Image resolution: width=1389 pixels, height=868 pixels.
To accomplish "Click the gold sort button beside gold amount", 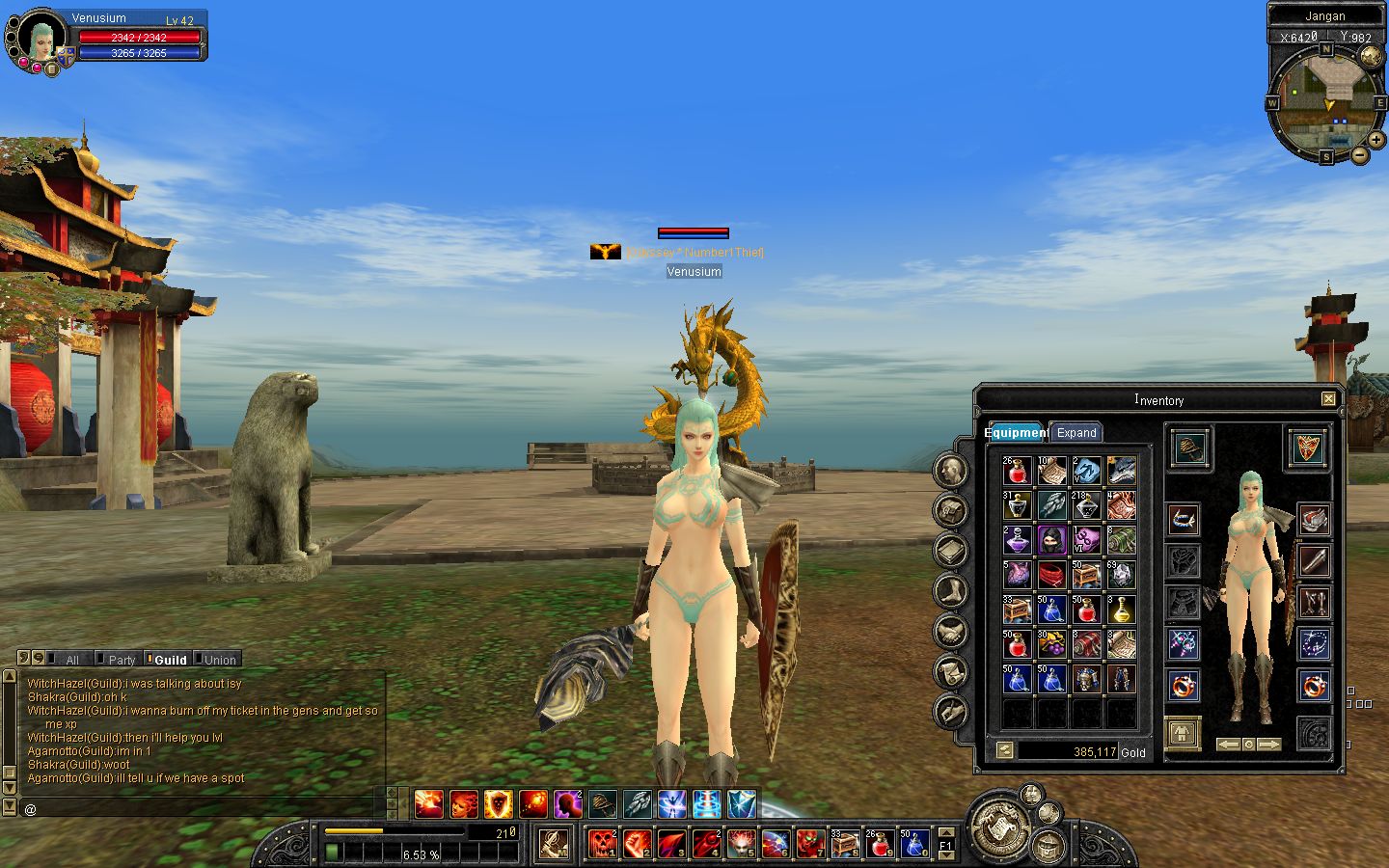I will tap(1005, 750).
